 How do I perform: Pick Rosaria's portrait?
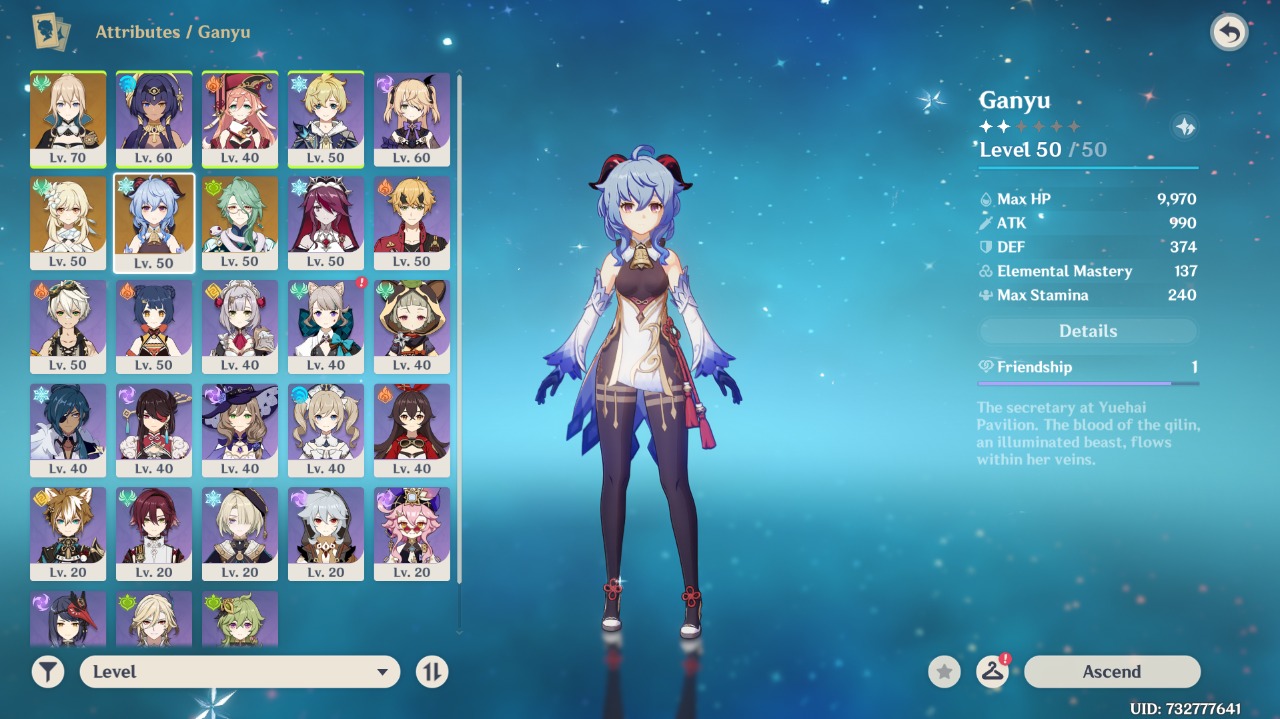point(326,222)
